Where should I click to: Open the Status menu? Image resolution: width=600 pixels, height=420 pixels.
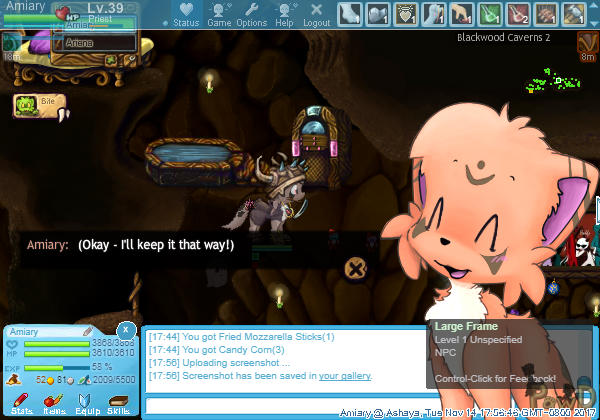pyautogui.click(x=185, y=14)
